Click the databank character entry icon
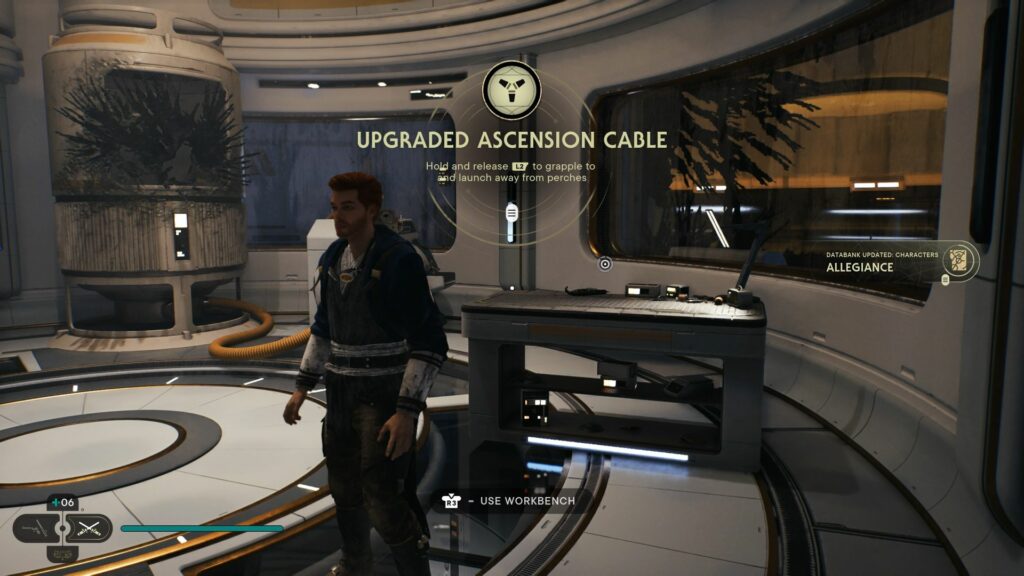 pyautogui.click(x=961, y=260)
